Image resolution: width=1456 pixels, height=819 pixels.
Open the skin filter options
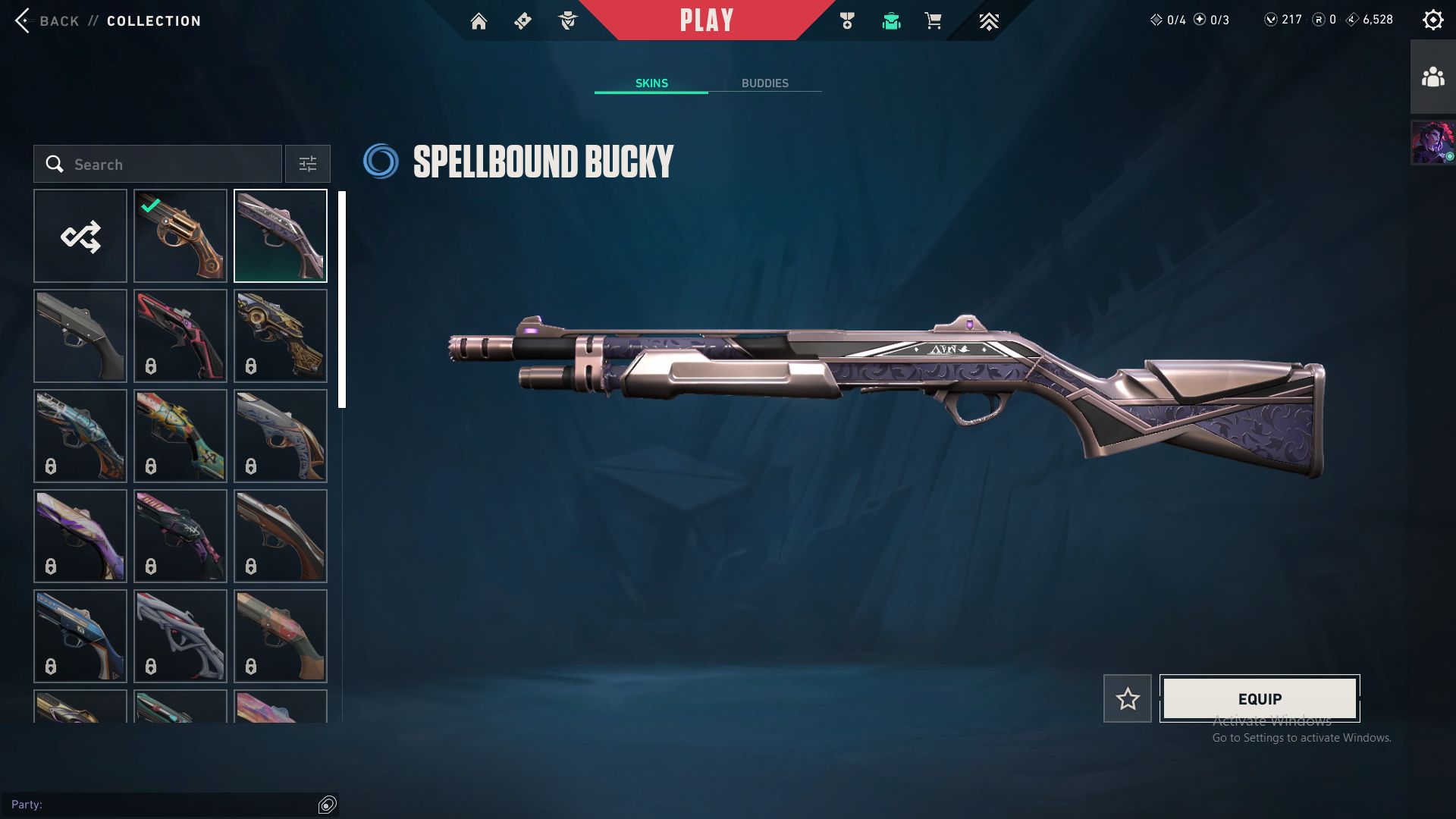308,165
